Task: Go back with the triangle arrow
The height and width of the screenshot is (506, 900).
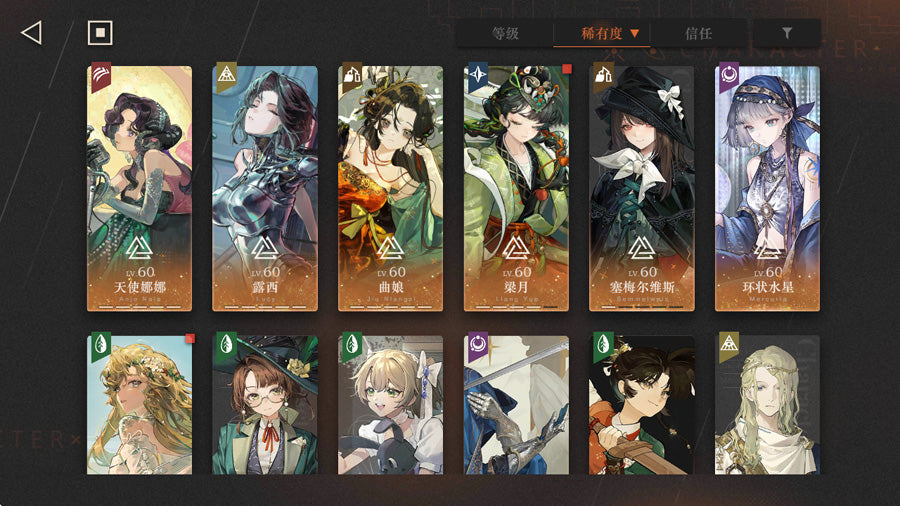Action: [31, 33]
